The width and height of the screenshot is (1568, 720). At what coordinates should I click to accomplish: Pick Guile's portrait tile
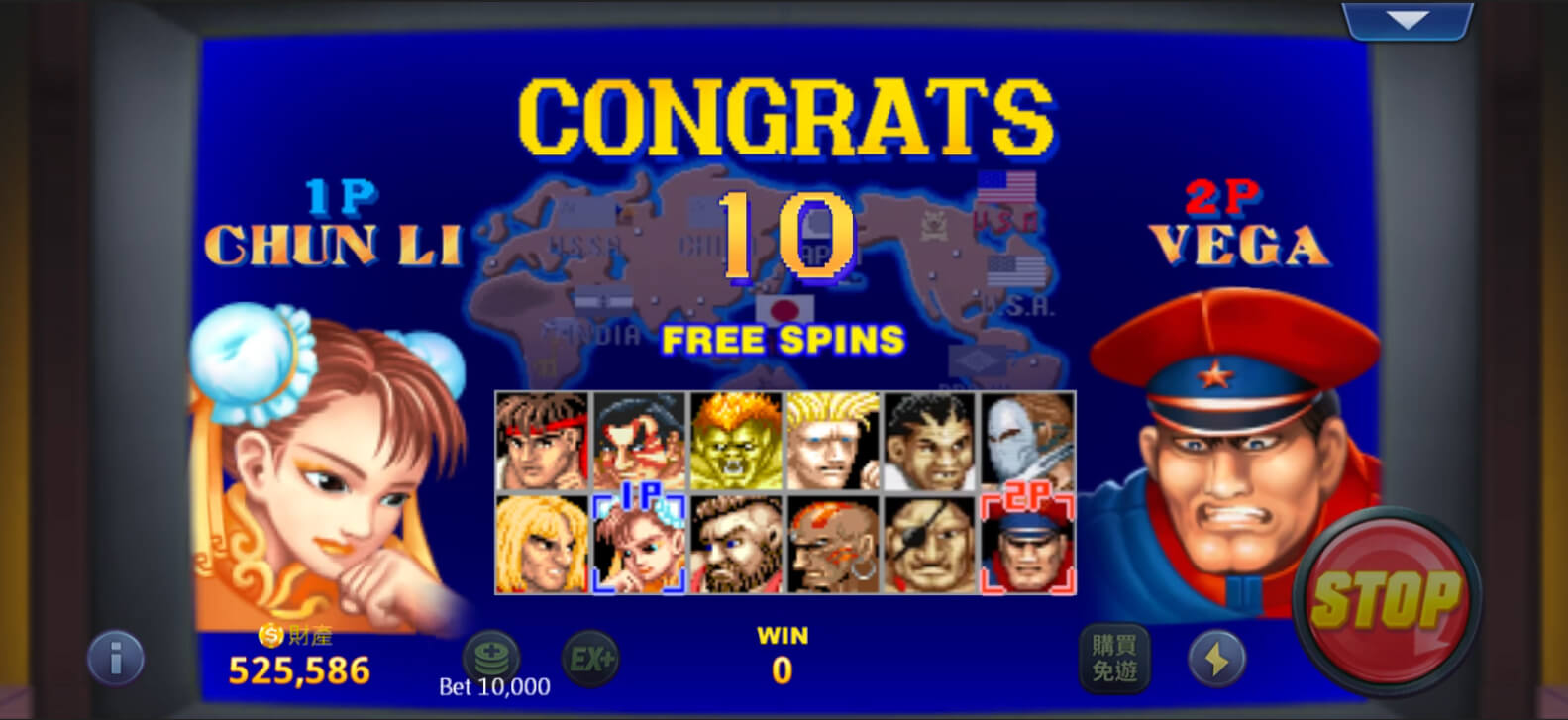[x=833, y=442]
